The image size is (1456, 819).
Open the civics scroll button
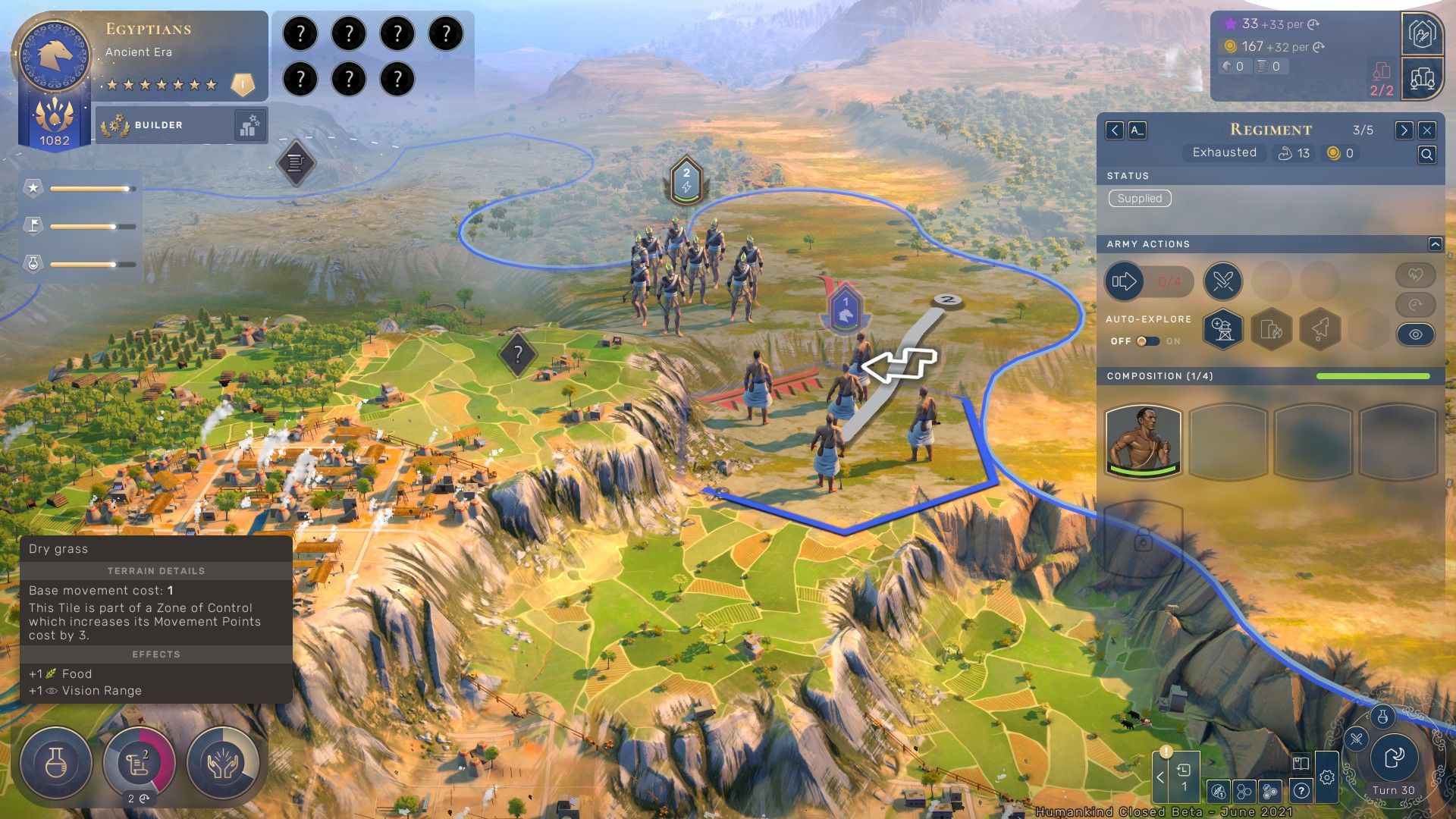pos(139,763)
